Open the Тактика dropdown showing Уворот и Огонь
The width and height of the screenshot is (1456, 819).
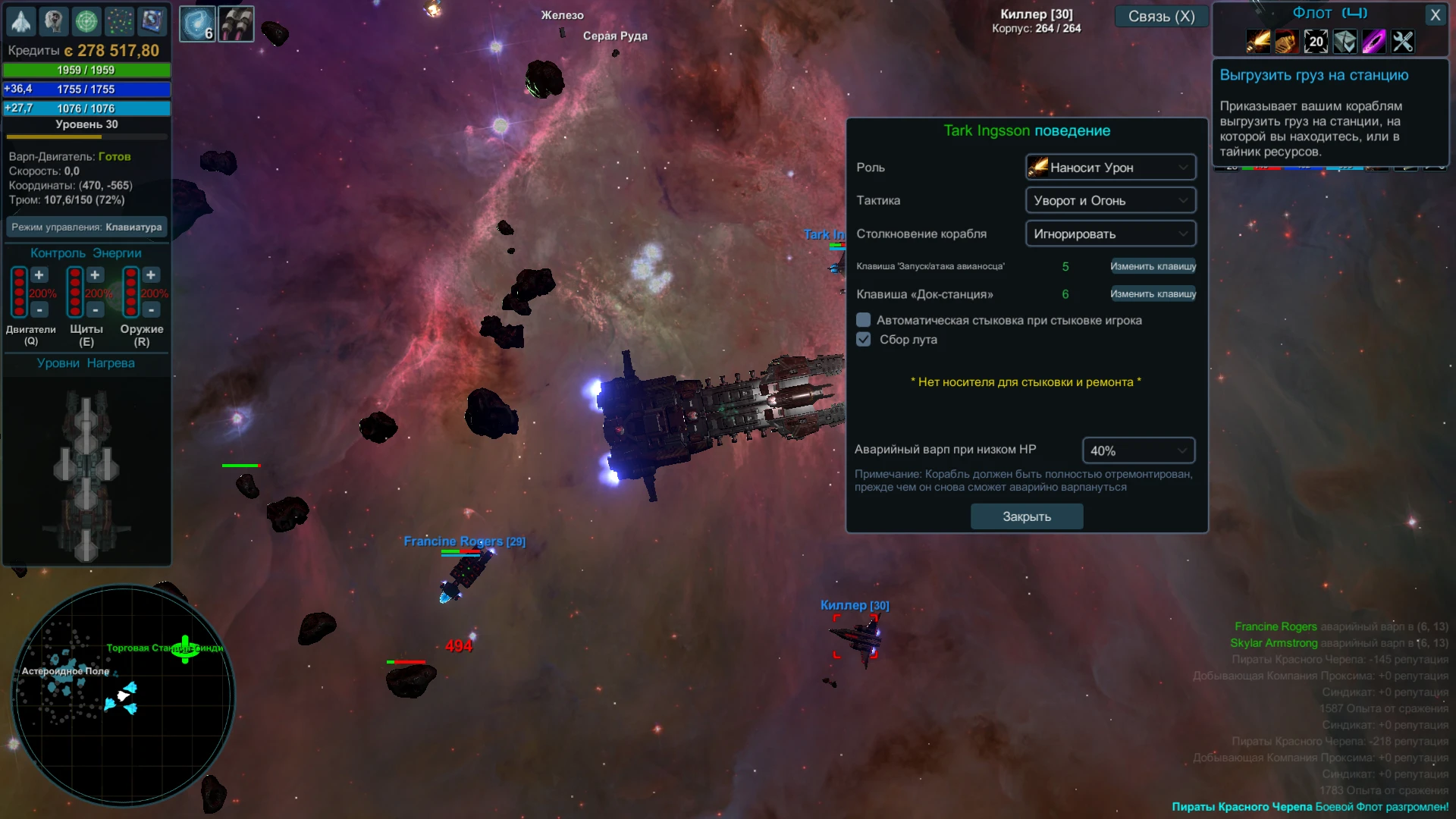tap(1109, 199)
